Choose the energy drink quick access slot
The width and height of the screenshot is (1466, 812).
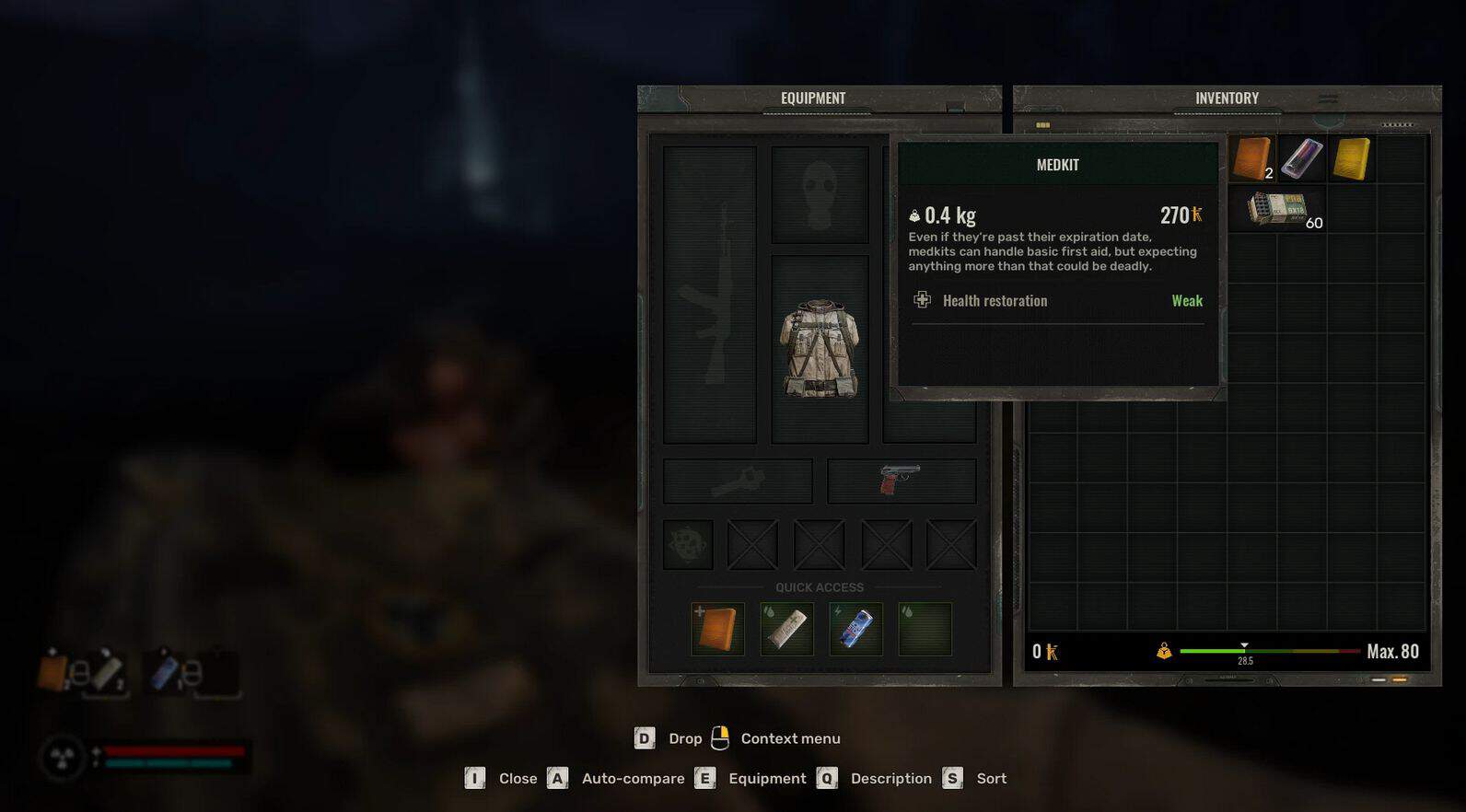click(855, 629)
